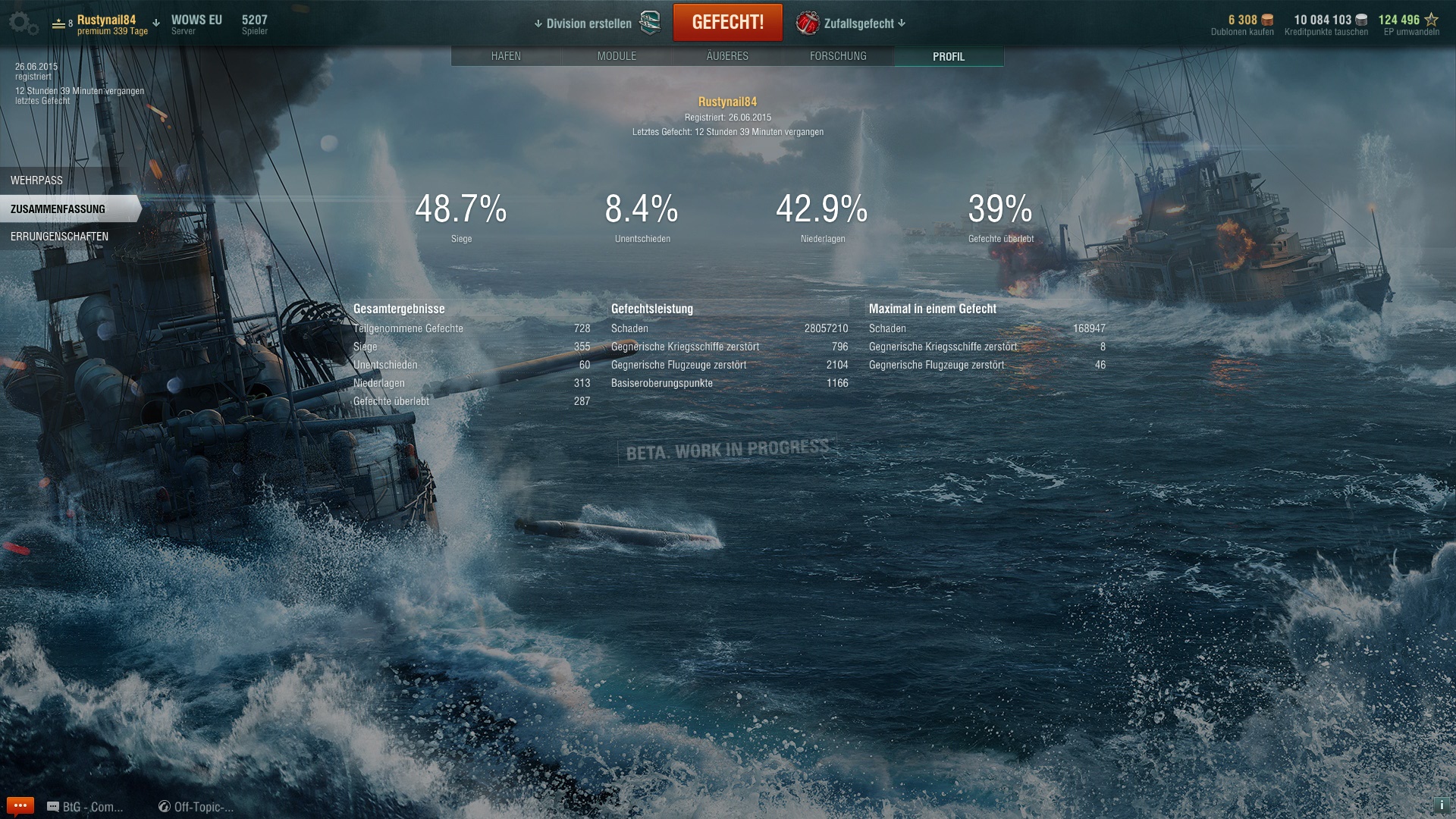Screen dimensions: 1456x819
Task: Open the WEHRPASS profile section
Action: pos(36,180)
